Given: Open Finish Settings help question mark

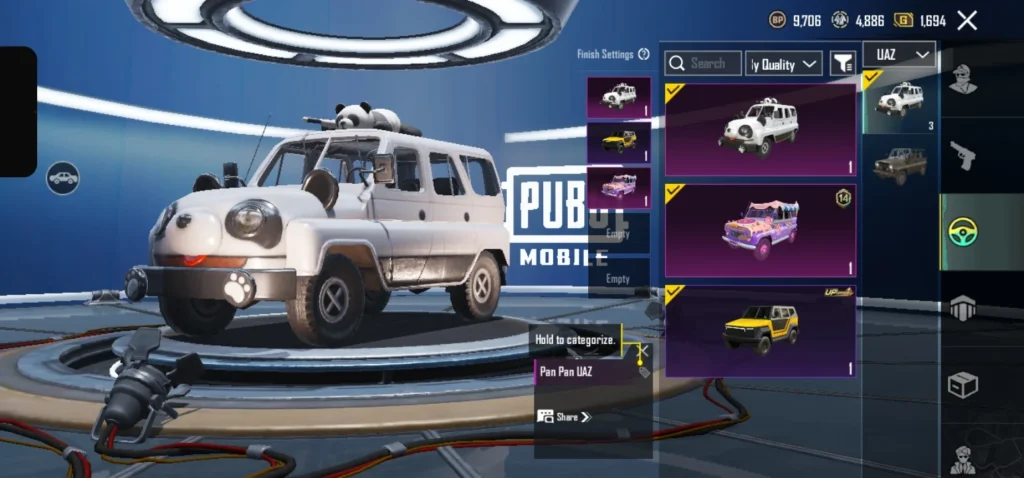Looking at the screenshot, I should pyautogui.click(x=643, y=55).
